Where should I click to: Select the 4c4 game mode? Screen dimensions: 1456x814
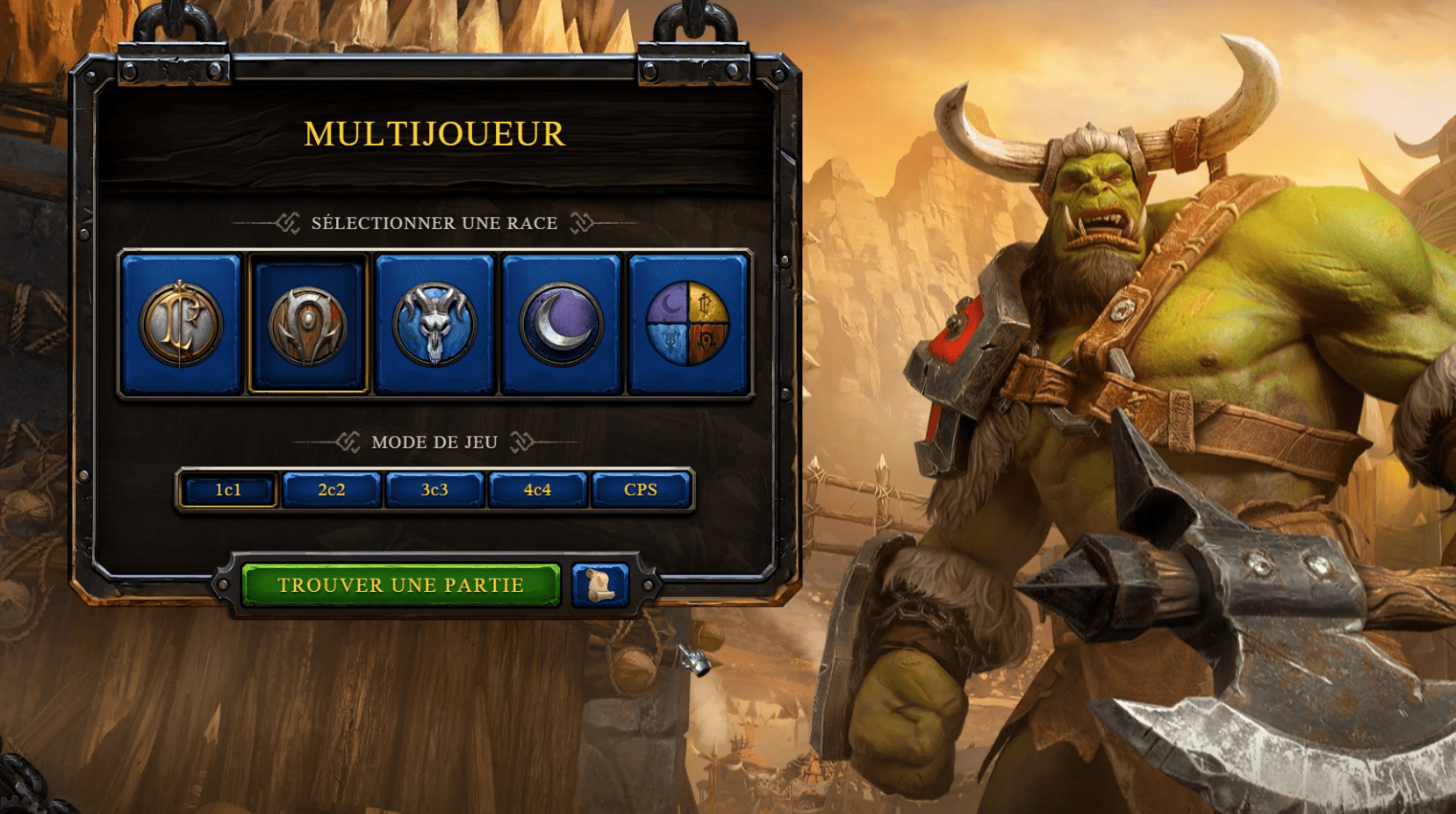coord(537,490)
